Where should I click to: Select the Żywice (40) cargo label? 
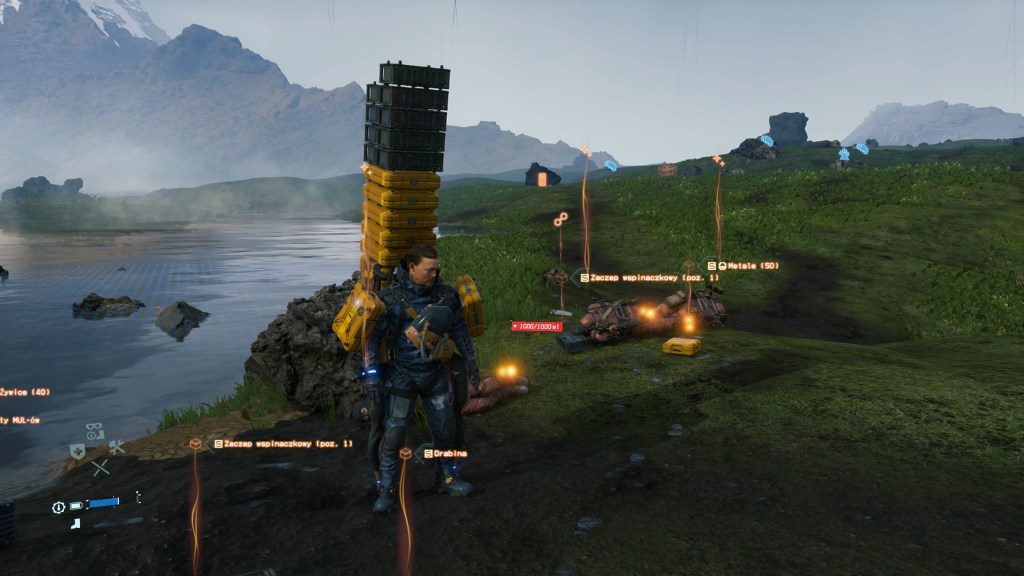[24, 391]
